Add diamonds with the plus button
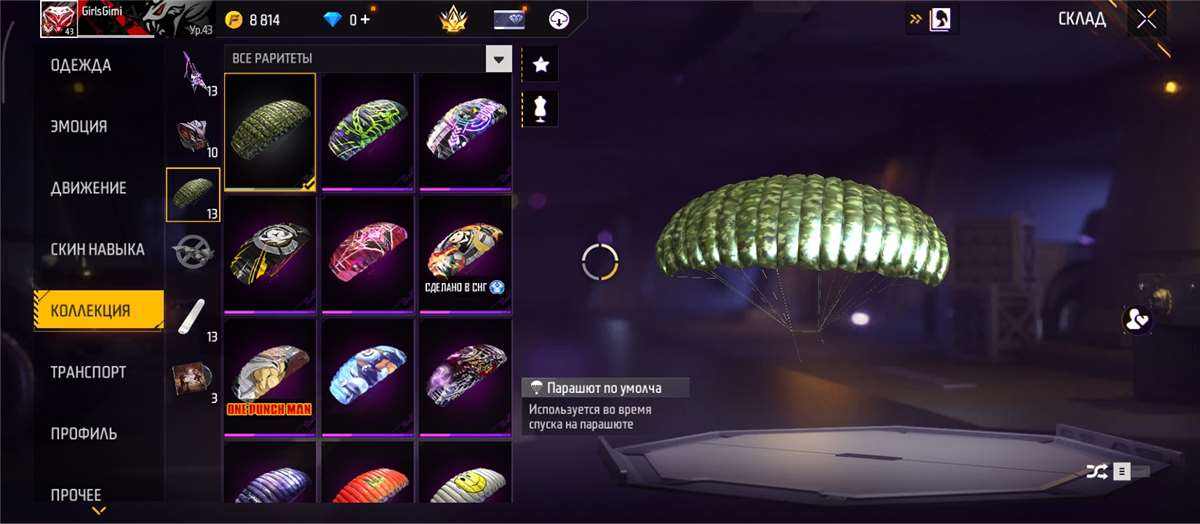Image resolution: width=1200 pixels, height=524 pixels. tap(365, 19)
